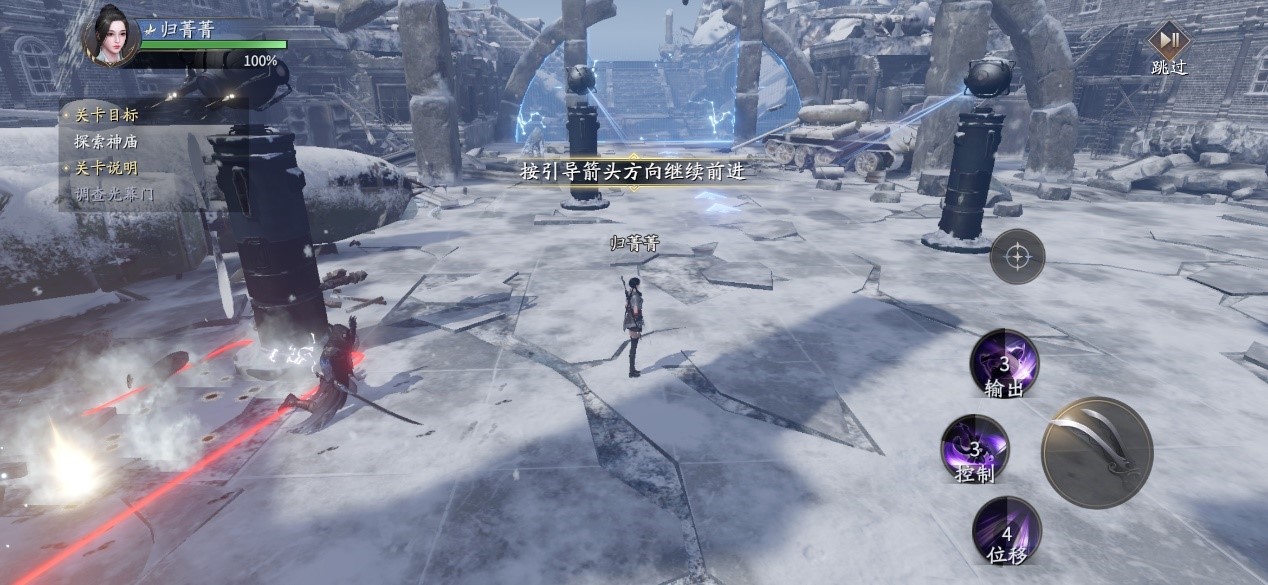Toggle the crosshair target lock button
Screen dimensions: 1268x585
1017,257
